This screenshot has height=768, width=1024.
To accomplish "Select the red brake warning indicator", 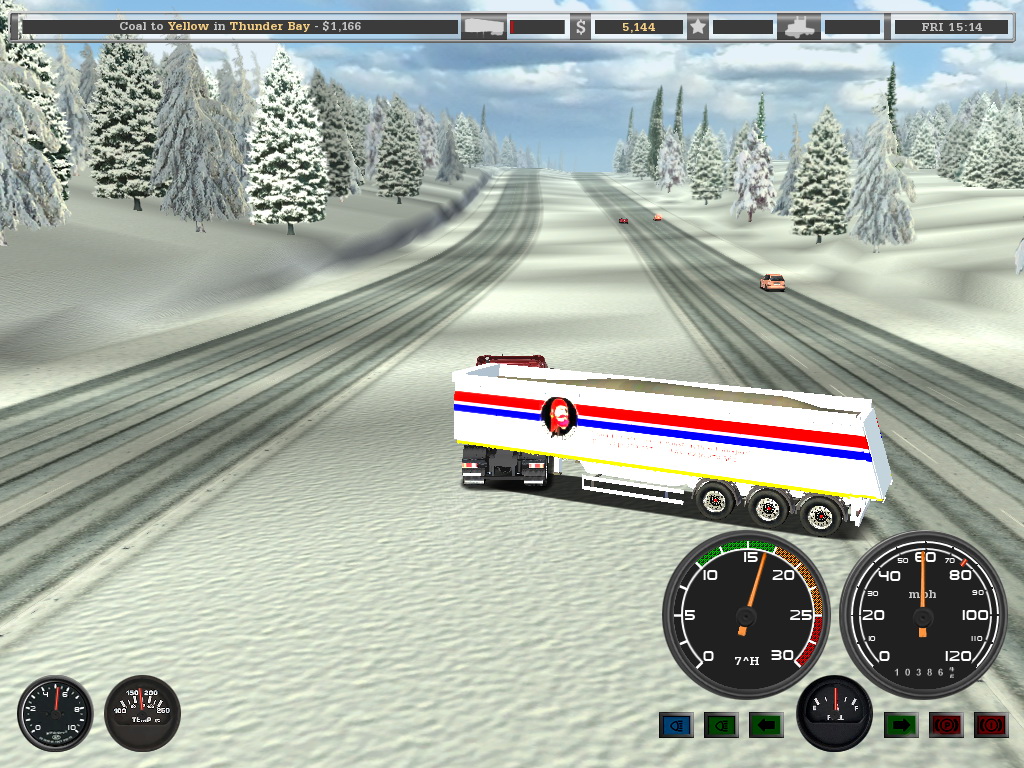I will pyautogui.click(x=991, y=724).
